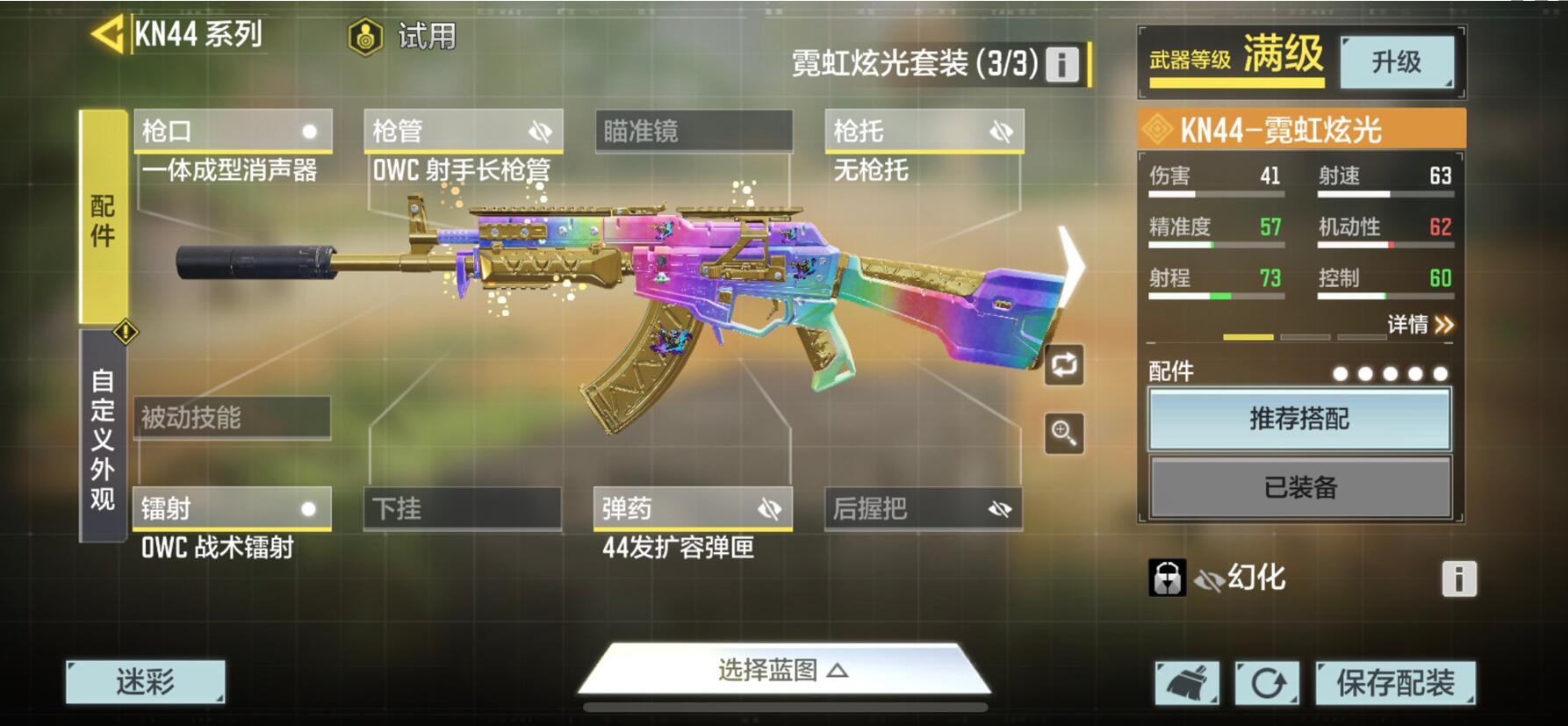The image size is (1568, 726).
Task: Choose the 下挂 underbarrel slot
Action: point(463,509)
